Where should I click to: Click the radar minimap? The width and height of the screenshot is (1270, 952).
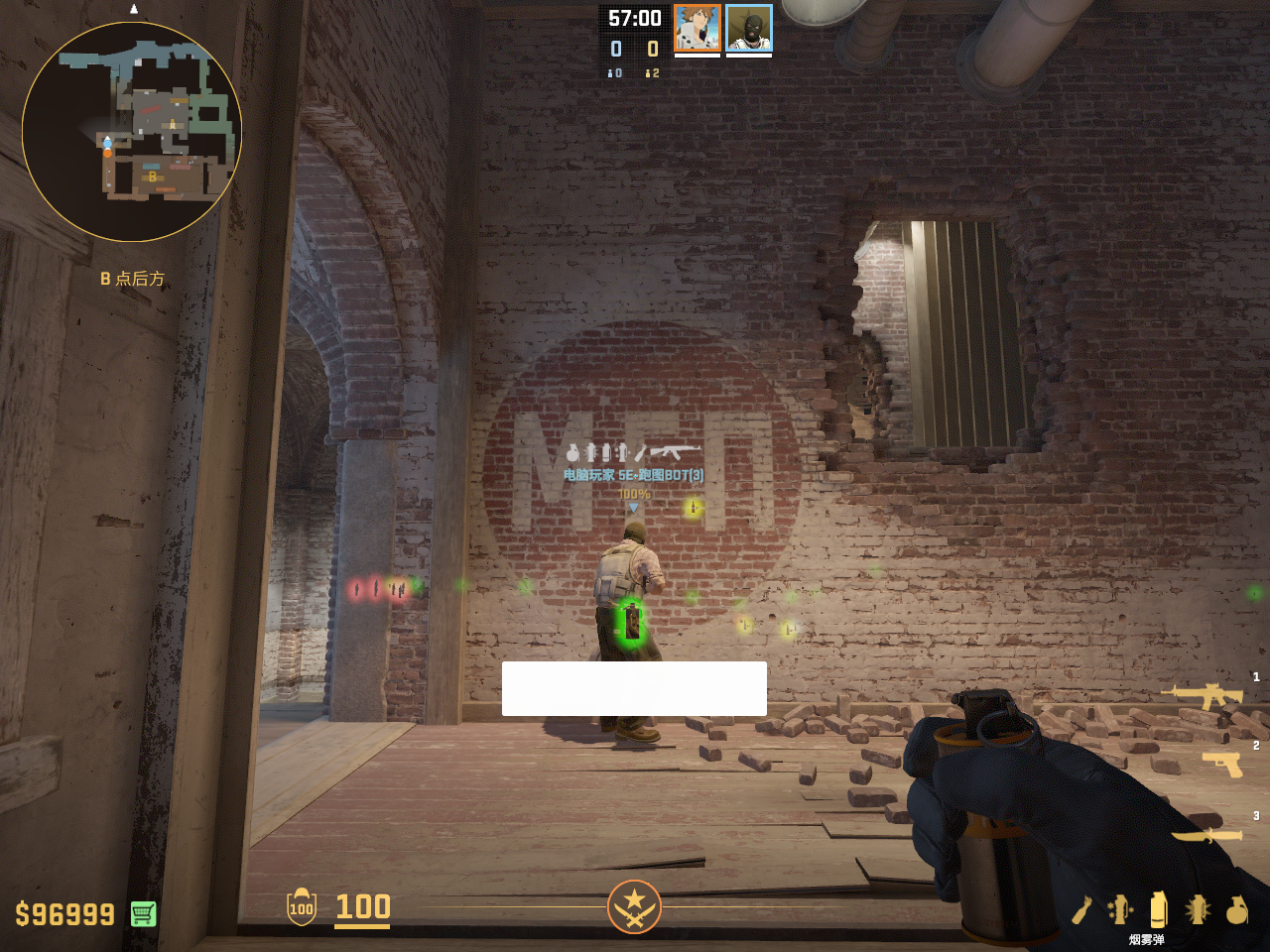pos(132,132)
